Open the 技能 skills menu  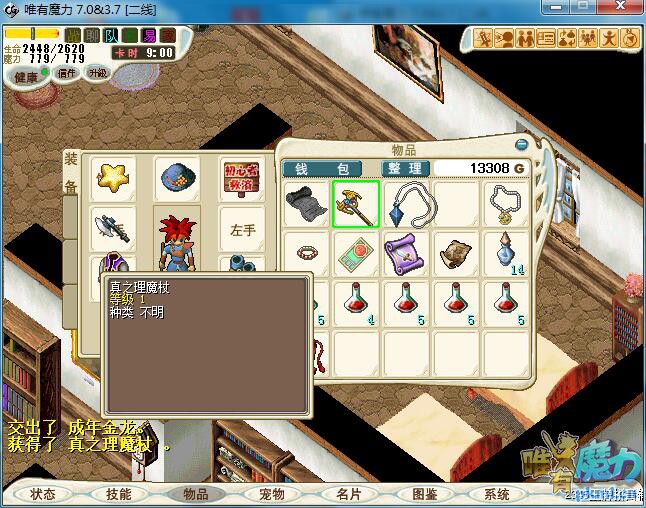coord(118,494)
